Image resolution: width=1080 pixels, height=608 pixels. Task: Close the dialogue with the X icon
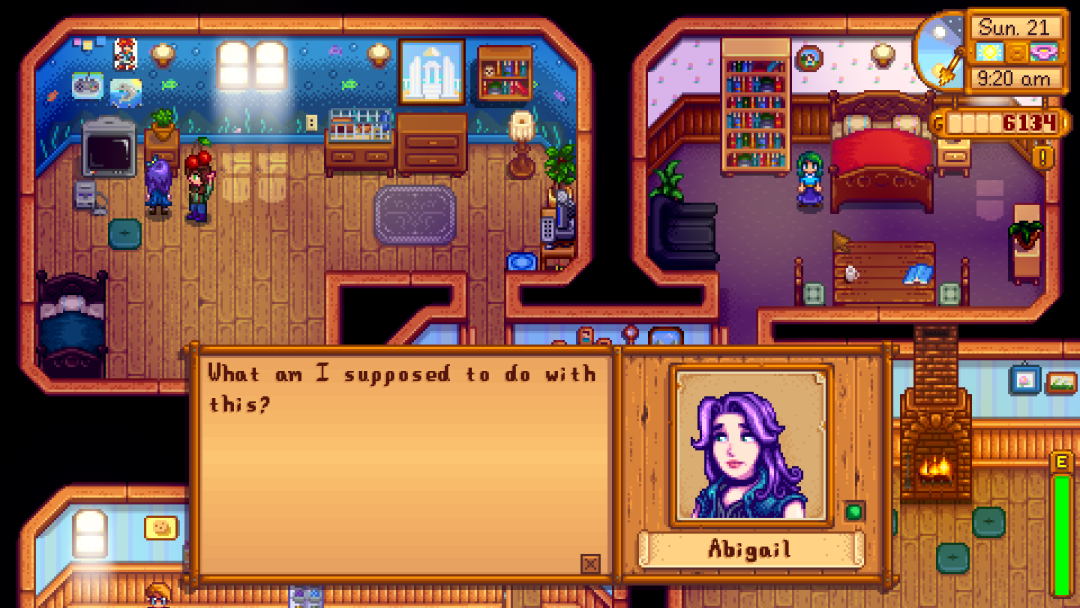(590, 564)
